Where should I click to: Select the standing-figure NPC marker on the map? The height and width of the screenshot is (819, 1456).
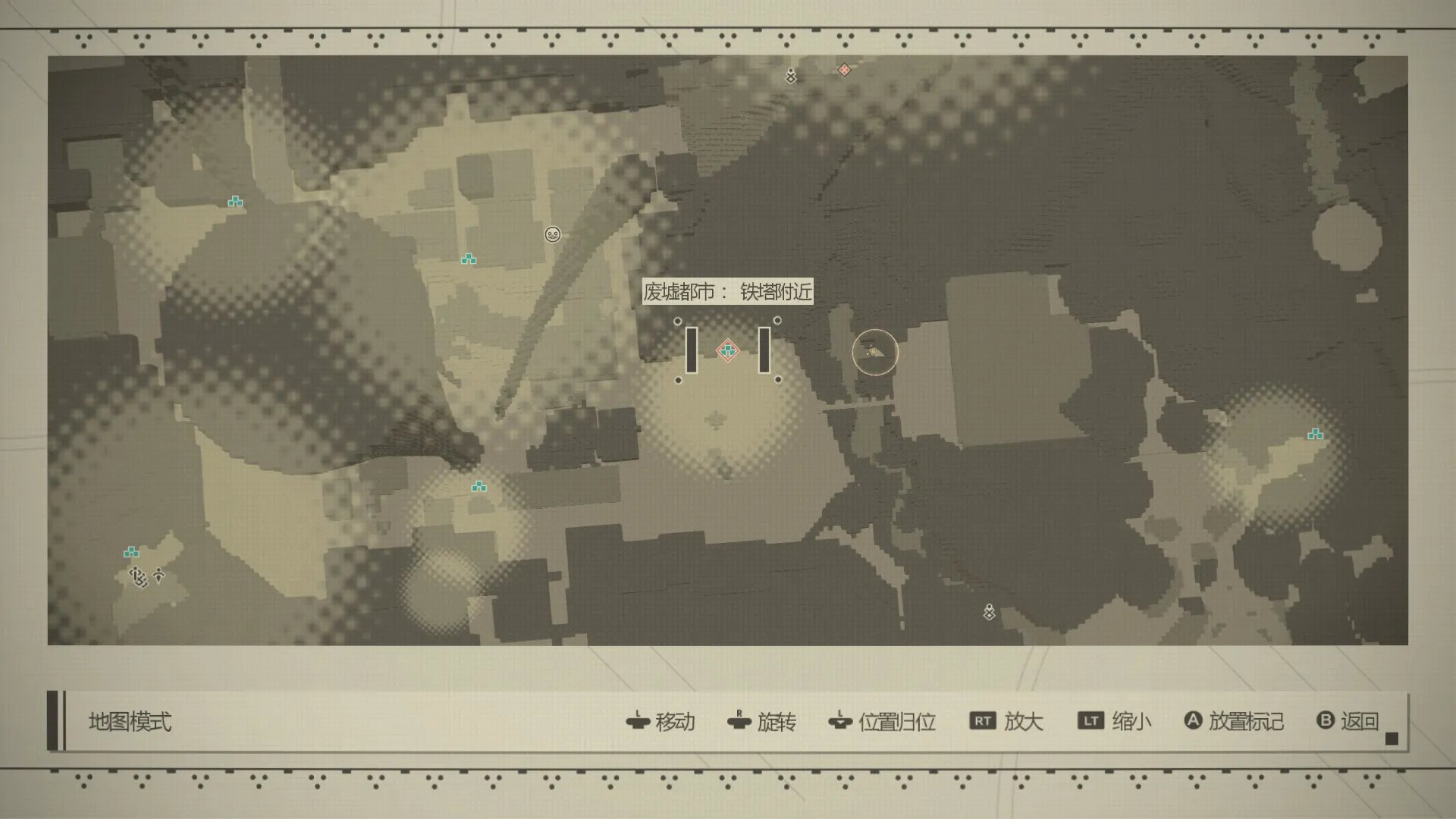pyautogui.click(x=158, y=576)
